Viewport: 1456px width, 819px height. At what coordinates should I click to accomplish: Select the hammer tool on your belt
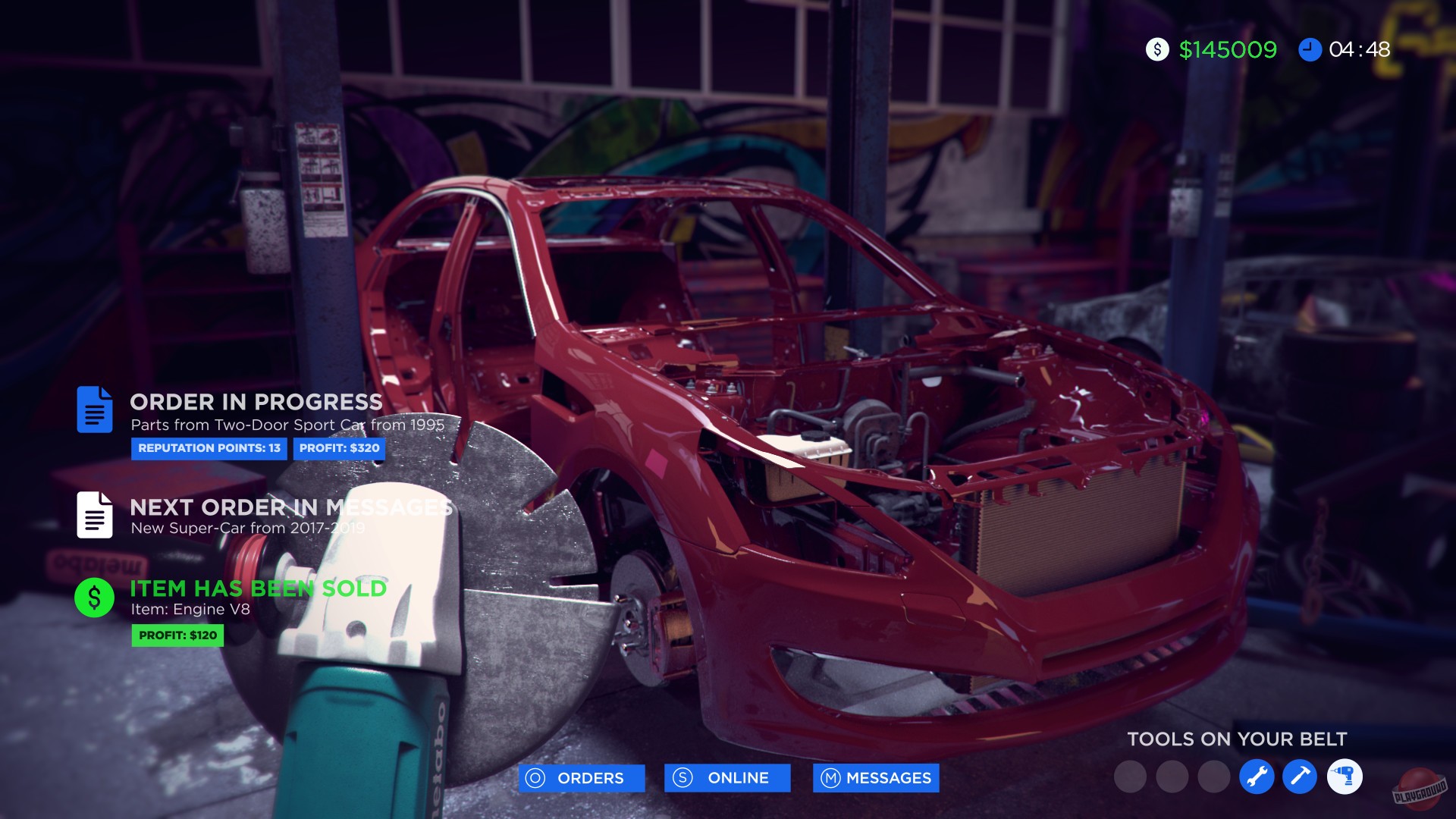[1299, 776]
